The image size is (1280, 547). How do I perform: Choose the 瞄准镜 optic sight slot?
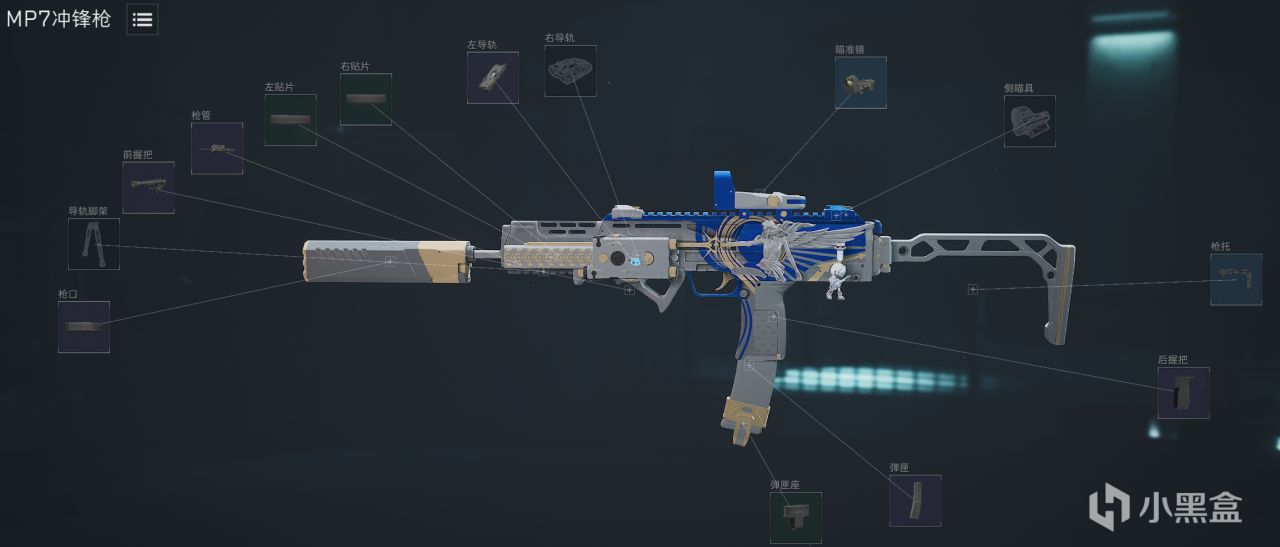(x=861, y=83)
